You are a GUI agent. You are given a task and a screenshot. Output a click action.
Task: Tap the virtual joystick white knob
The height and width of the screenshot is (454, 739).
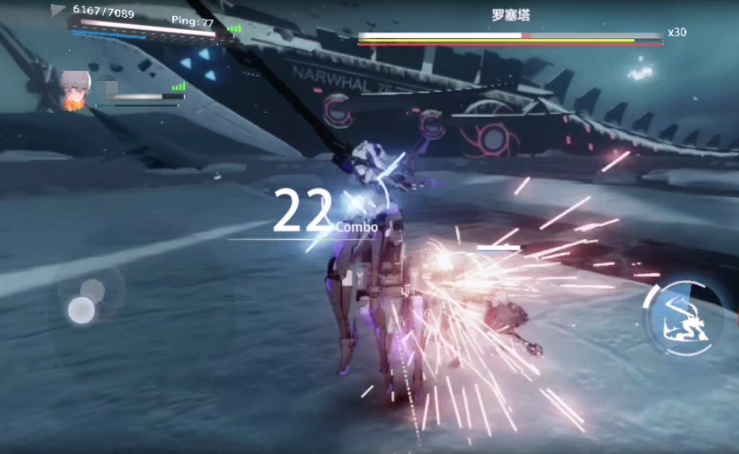(82, 310)
